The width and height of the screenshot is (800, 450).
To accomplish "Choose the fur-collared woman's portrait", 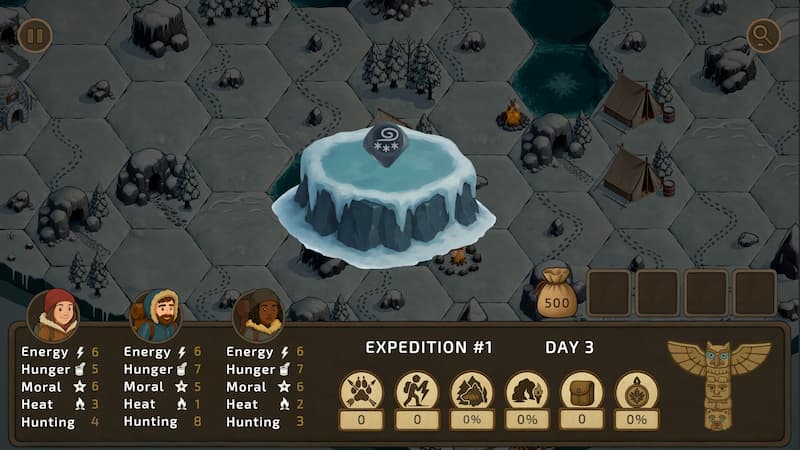I will [x=258, y=316].
